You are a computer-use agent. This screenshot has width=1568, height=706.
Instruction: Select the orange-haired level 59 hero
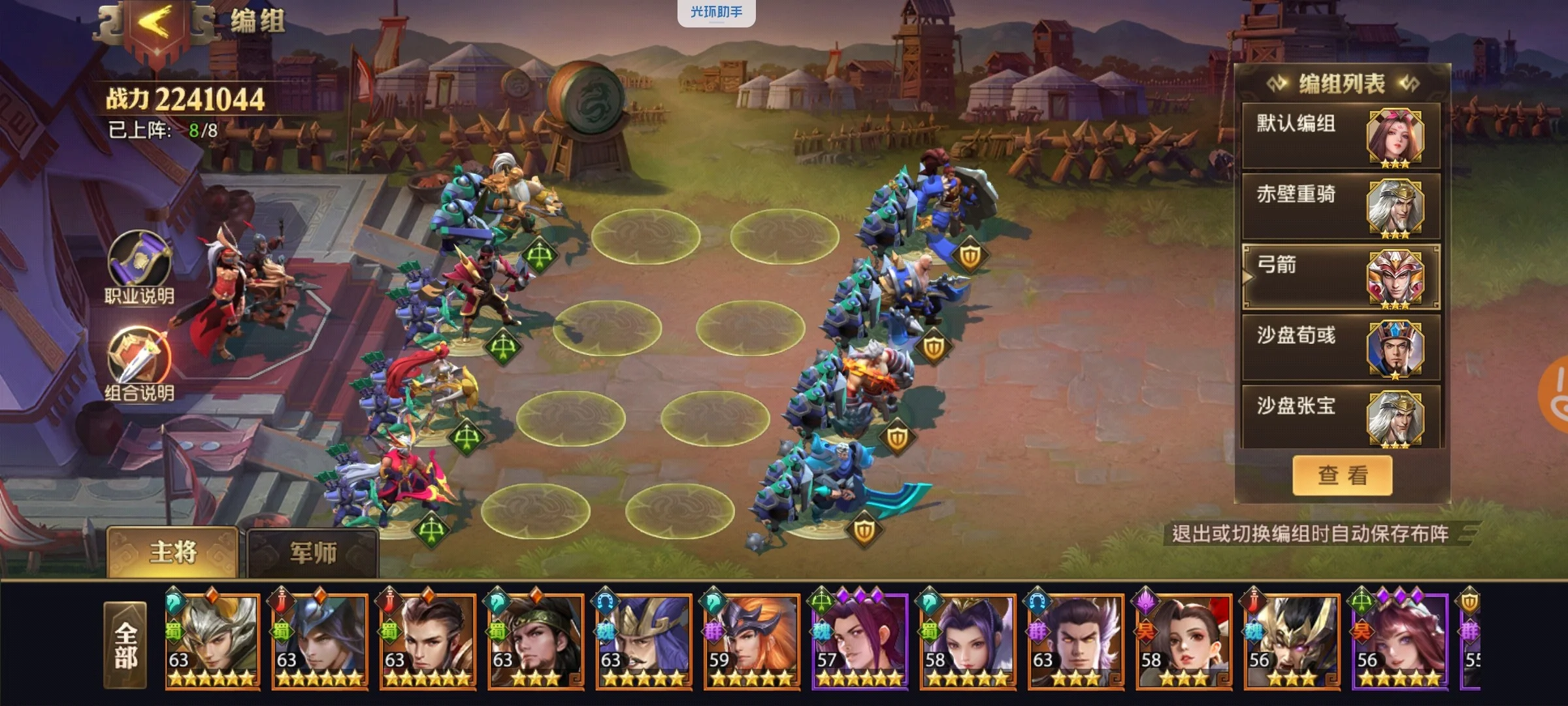(751, 641)
